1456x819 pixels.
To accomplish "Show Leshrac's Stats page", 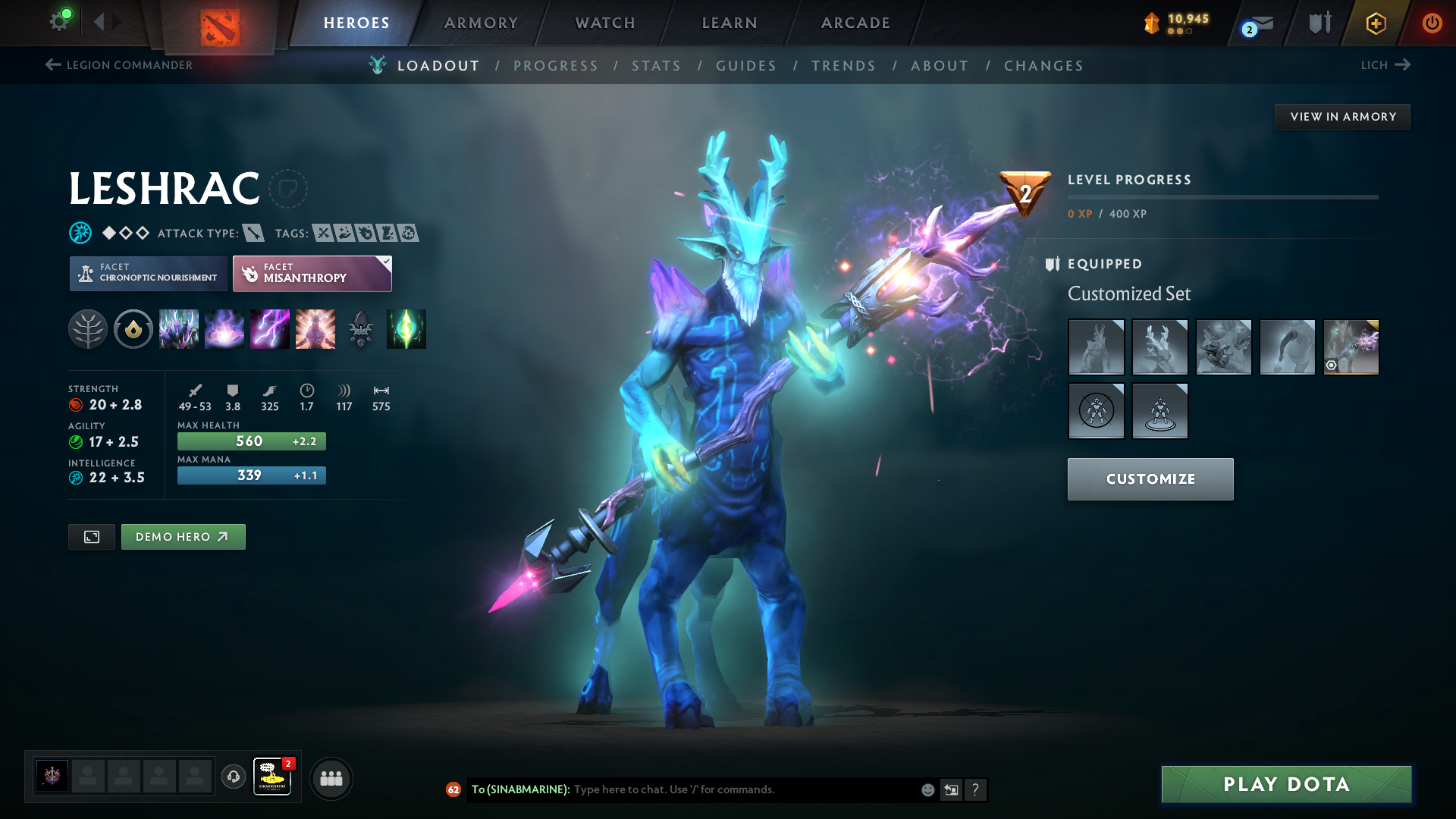I will (x=656, y=66).
